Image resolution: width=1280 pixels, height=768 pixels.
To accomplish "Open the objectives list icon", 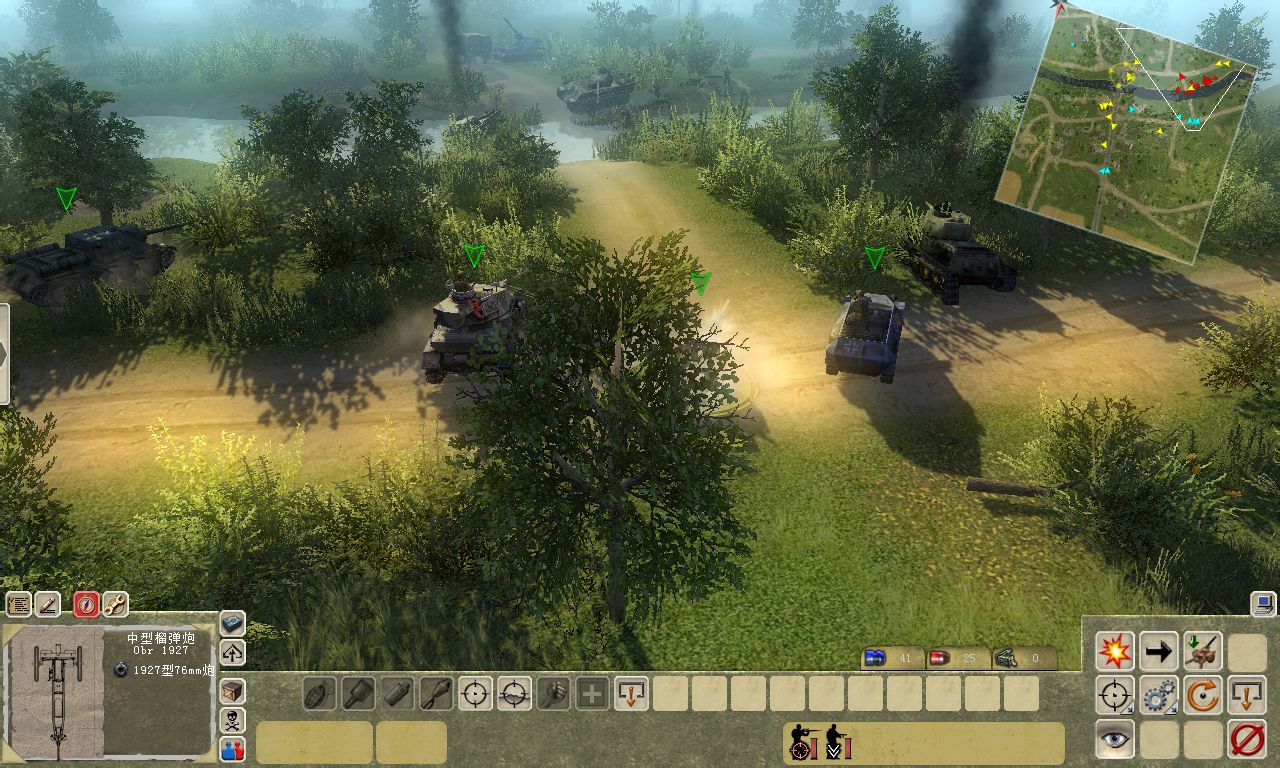I will pos(19,604).
